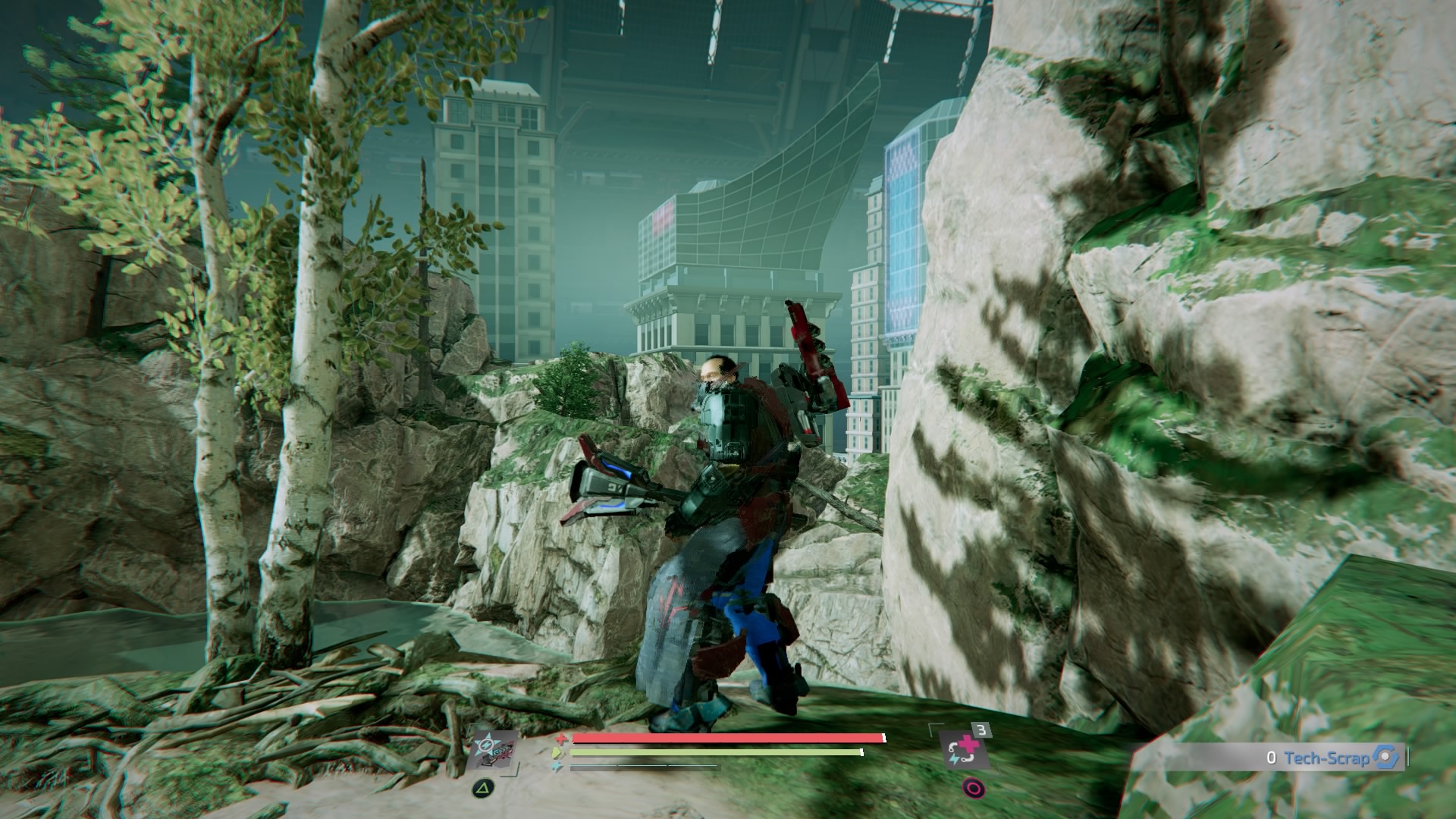
Task: Select the drone module icon with star emblem
Action: pyautogui.click(x=493, y=752)
